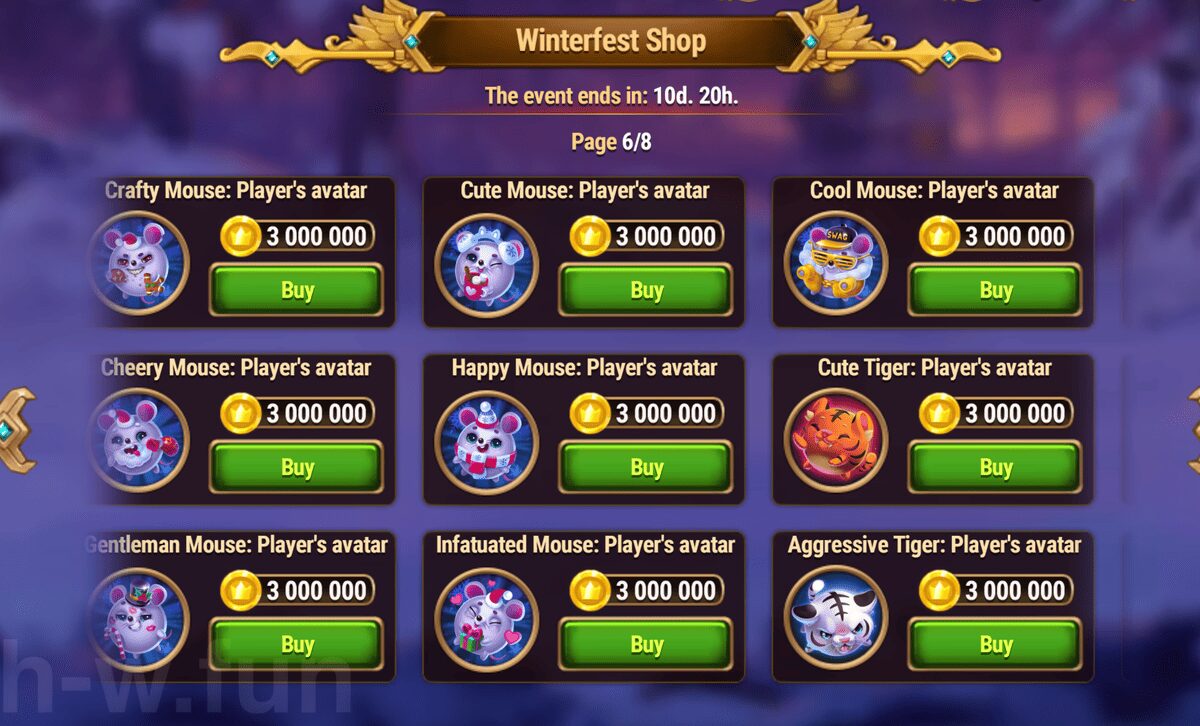Go to the previous shop page
This screenshot has height=726, width=1200.
[14, 430]
